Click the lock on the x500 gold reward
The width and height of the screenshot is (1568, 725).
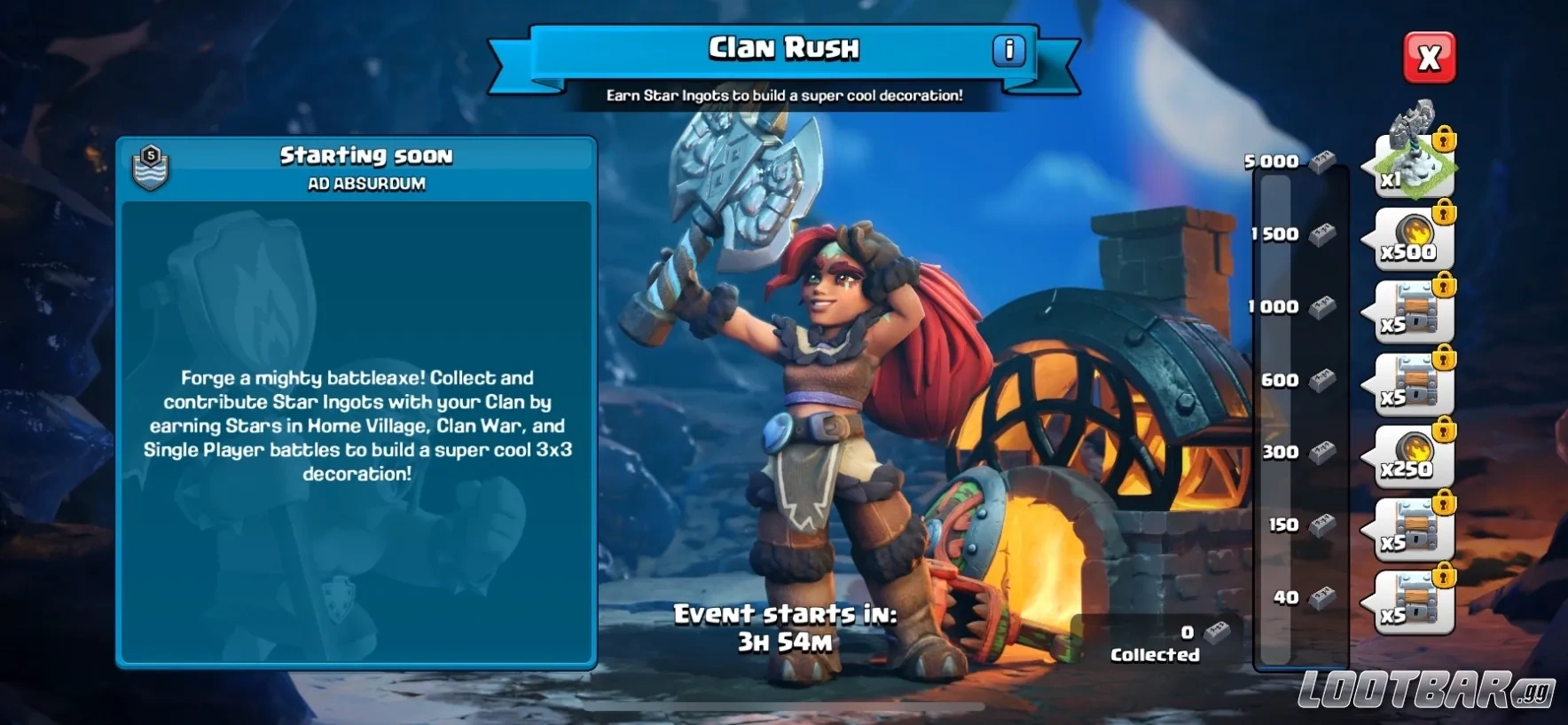click(1445, 213)
